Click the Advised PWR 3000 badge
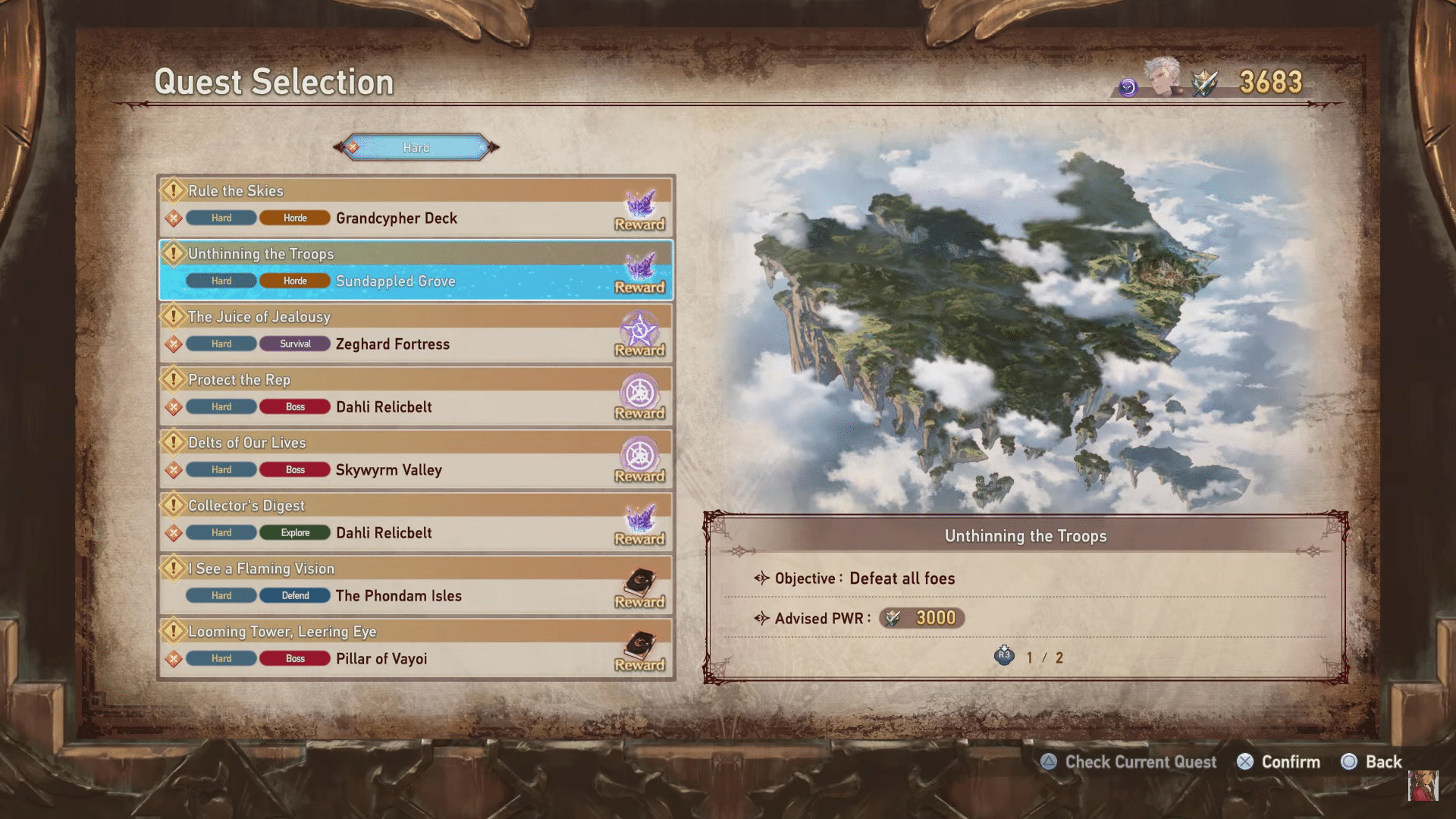The height and width of the screenshot is (819, 1456). tap(920, 618)
